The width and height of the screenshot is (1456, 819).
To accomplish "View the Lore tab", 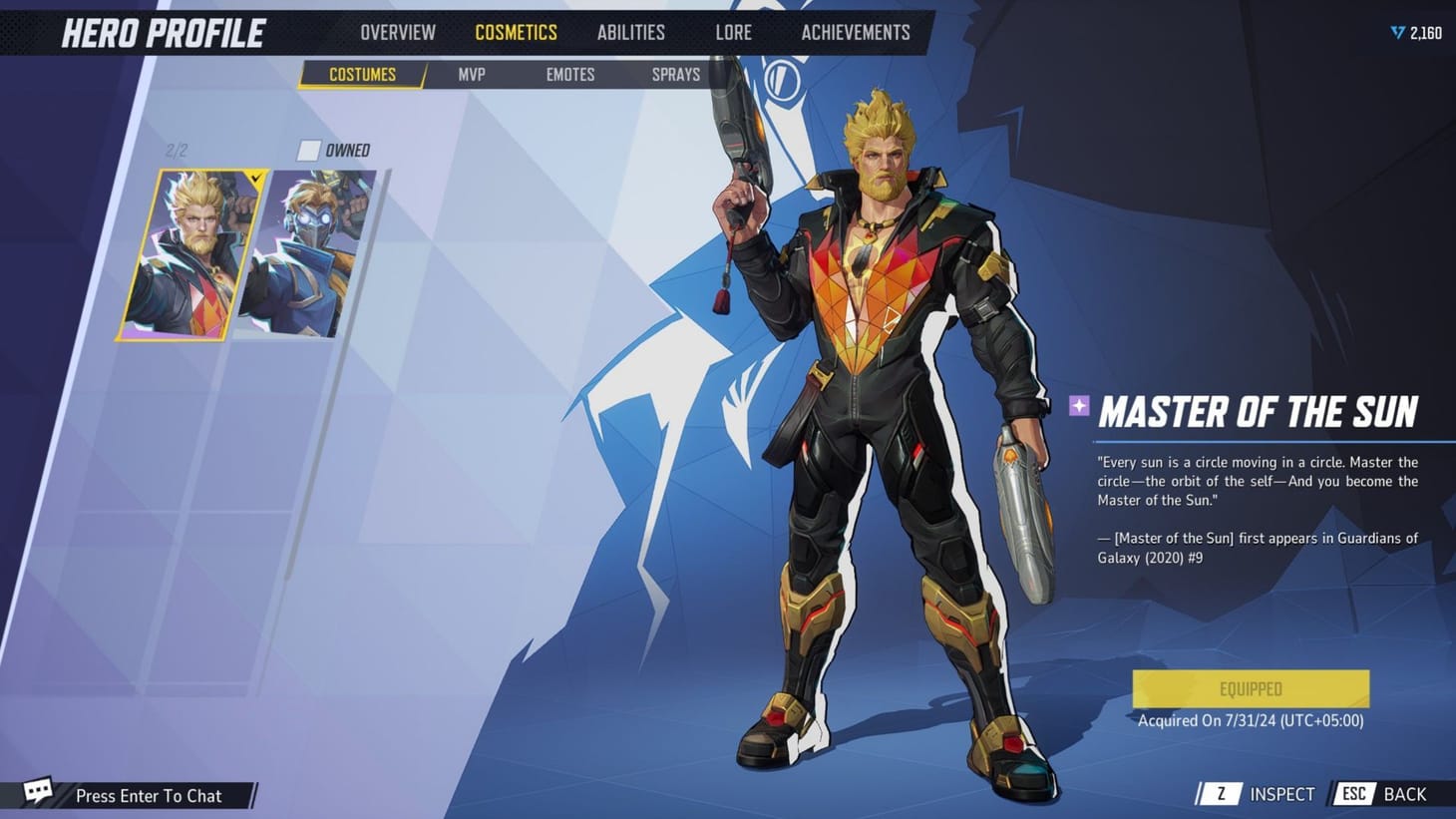I will point(732,32).
